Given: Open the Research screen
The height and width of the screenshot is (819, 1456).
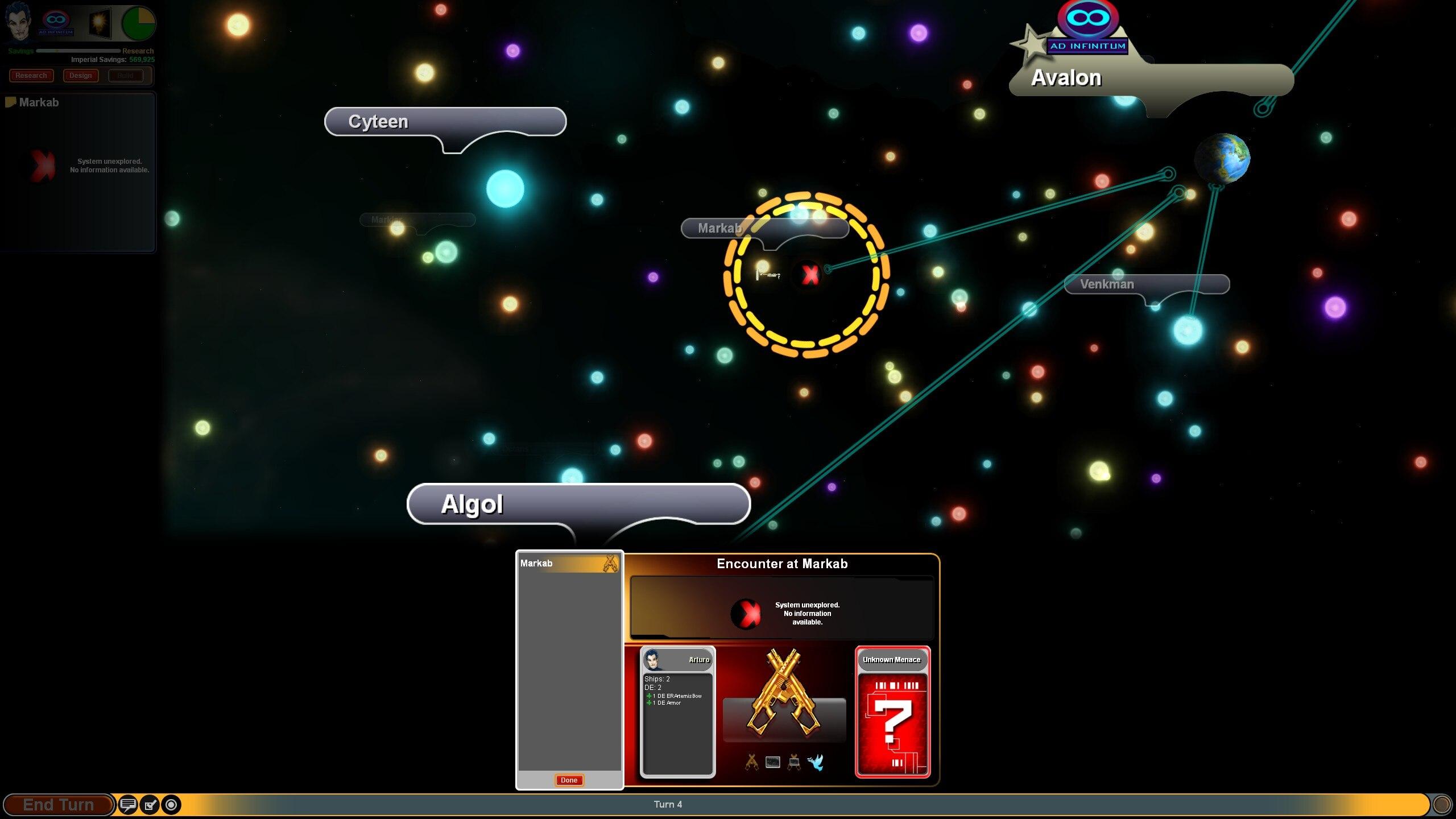Looking at the screenshot, I should (31, 76).
